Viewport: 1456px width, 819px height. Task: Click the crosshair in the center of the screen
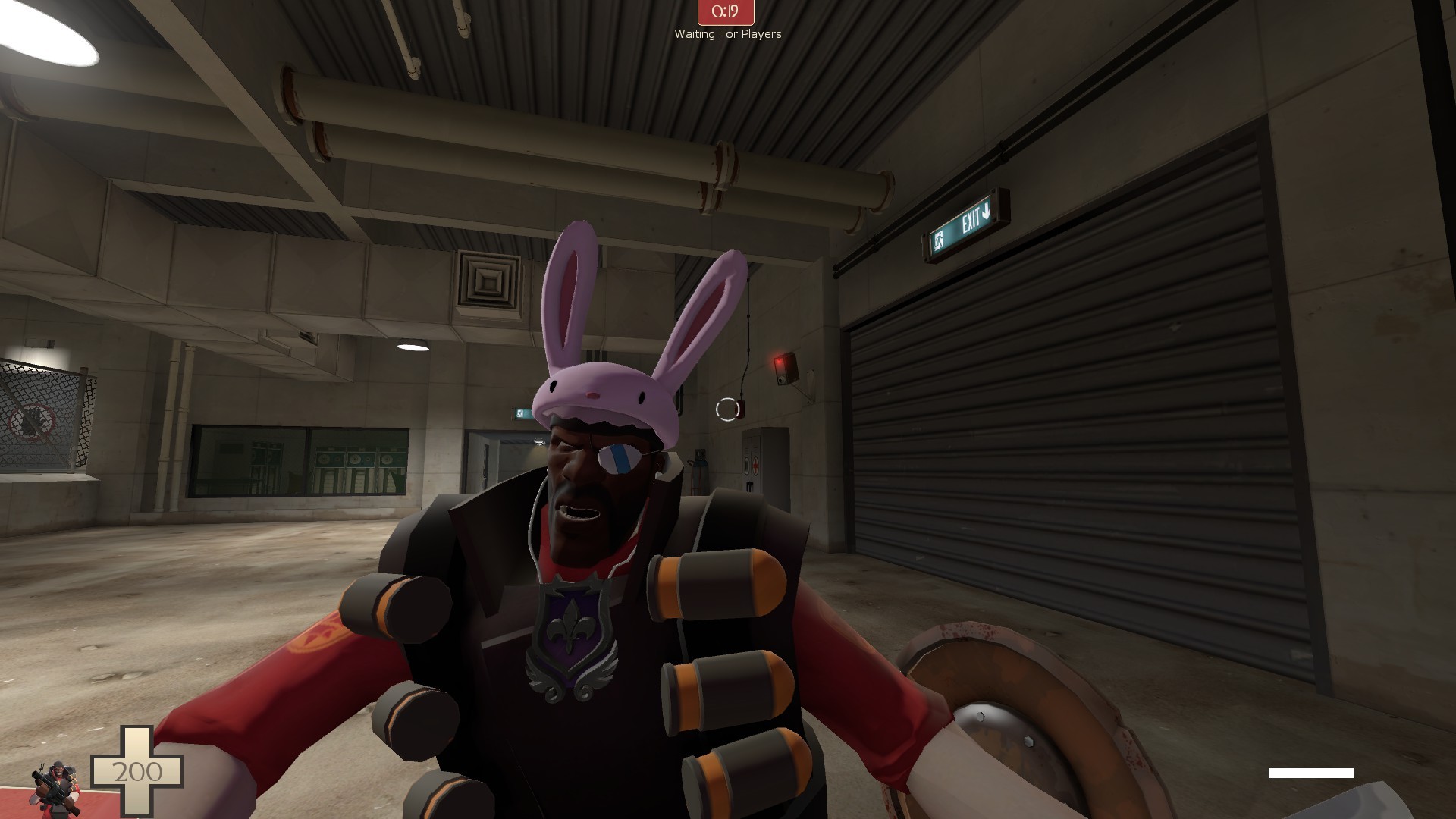tap(728, 409)
